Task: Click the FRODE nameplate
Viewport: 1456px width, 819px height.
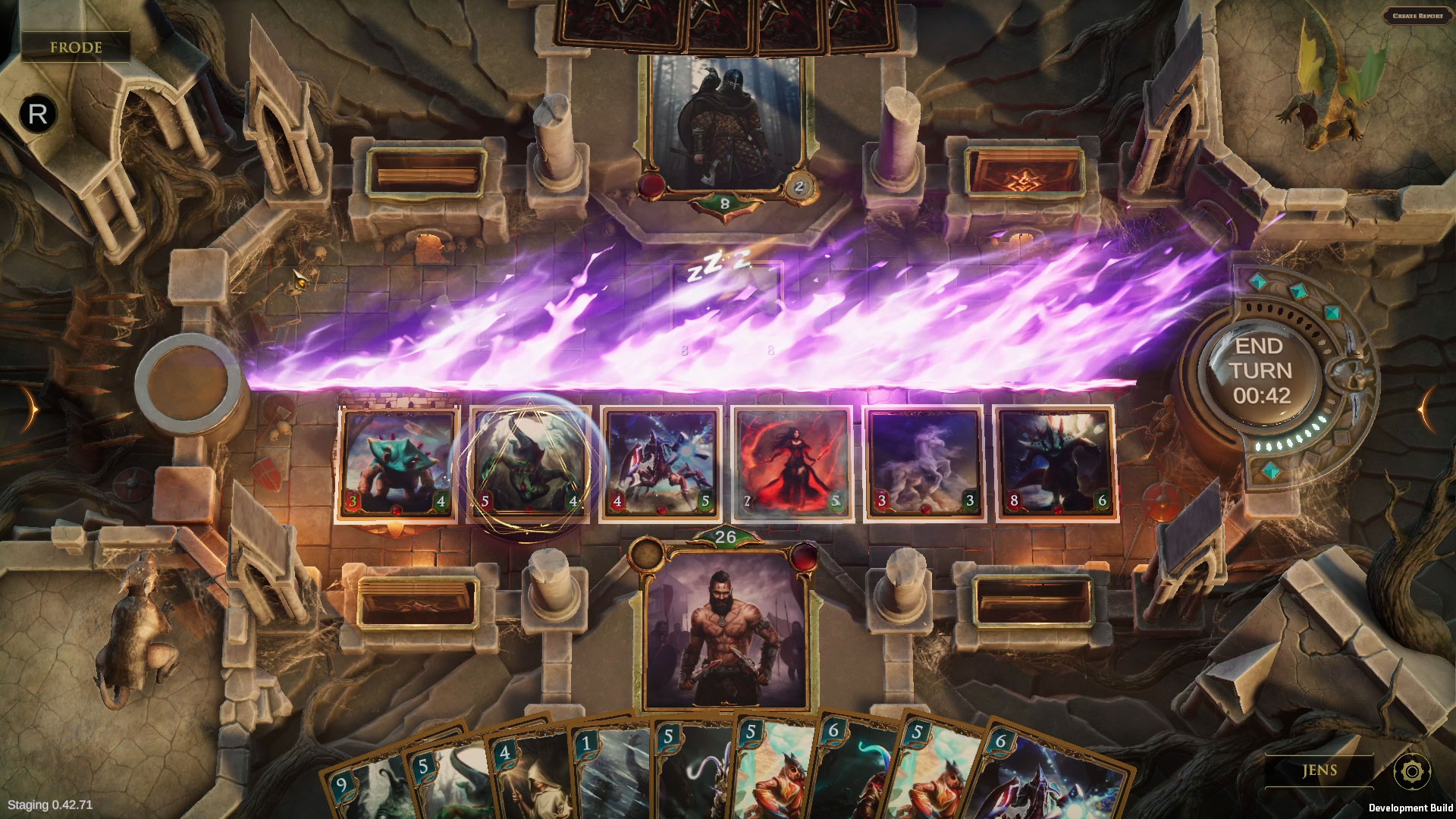Action: 76,48
